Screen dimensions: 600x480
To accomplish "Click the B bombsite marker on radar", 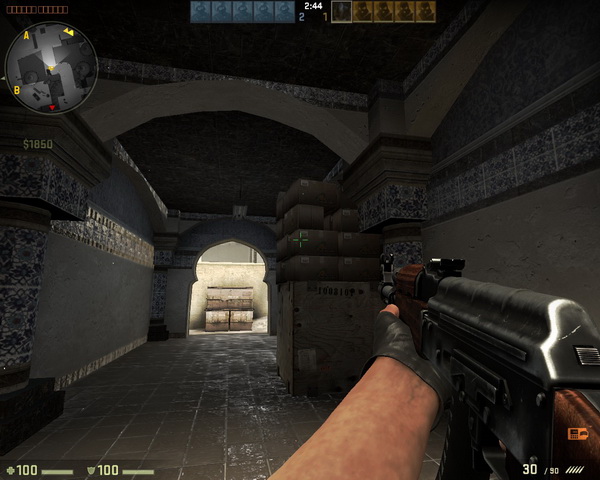I will [x=16, y=90].
